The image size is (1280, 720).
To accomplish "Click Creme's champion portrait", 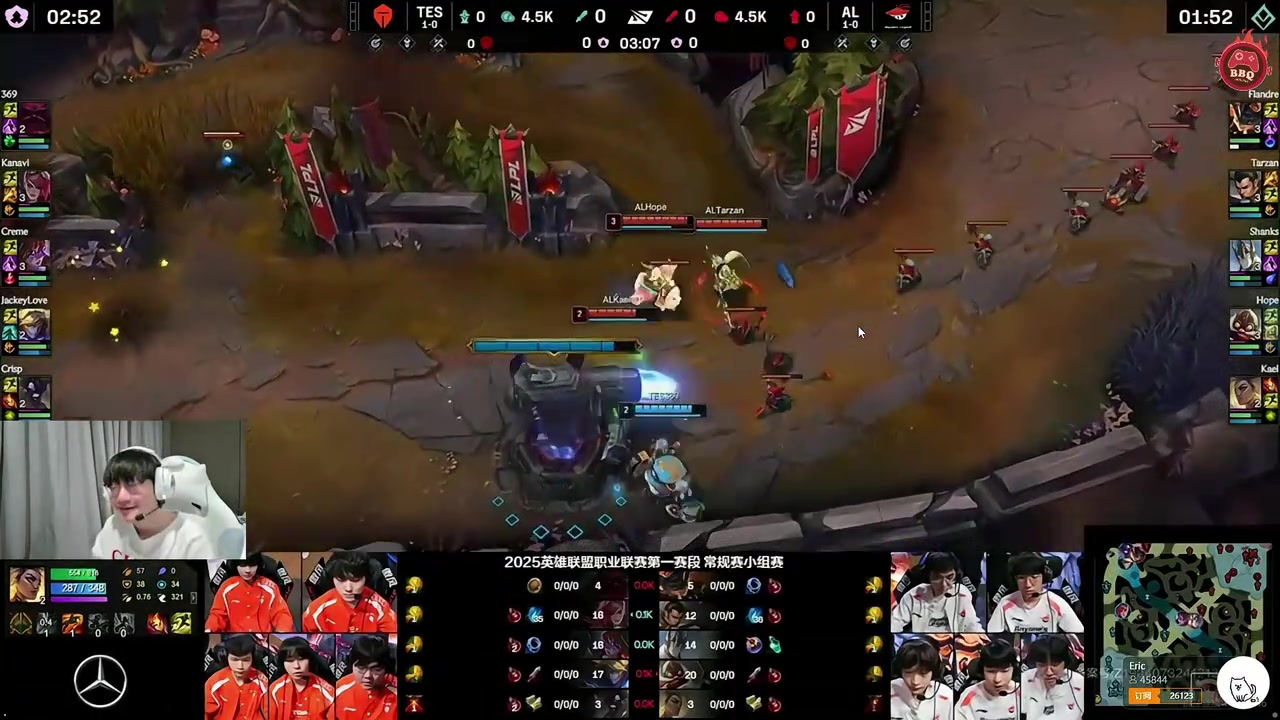I will pyautogui.click(x=36, y=255).
